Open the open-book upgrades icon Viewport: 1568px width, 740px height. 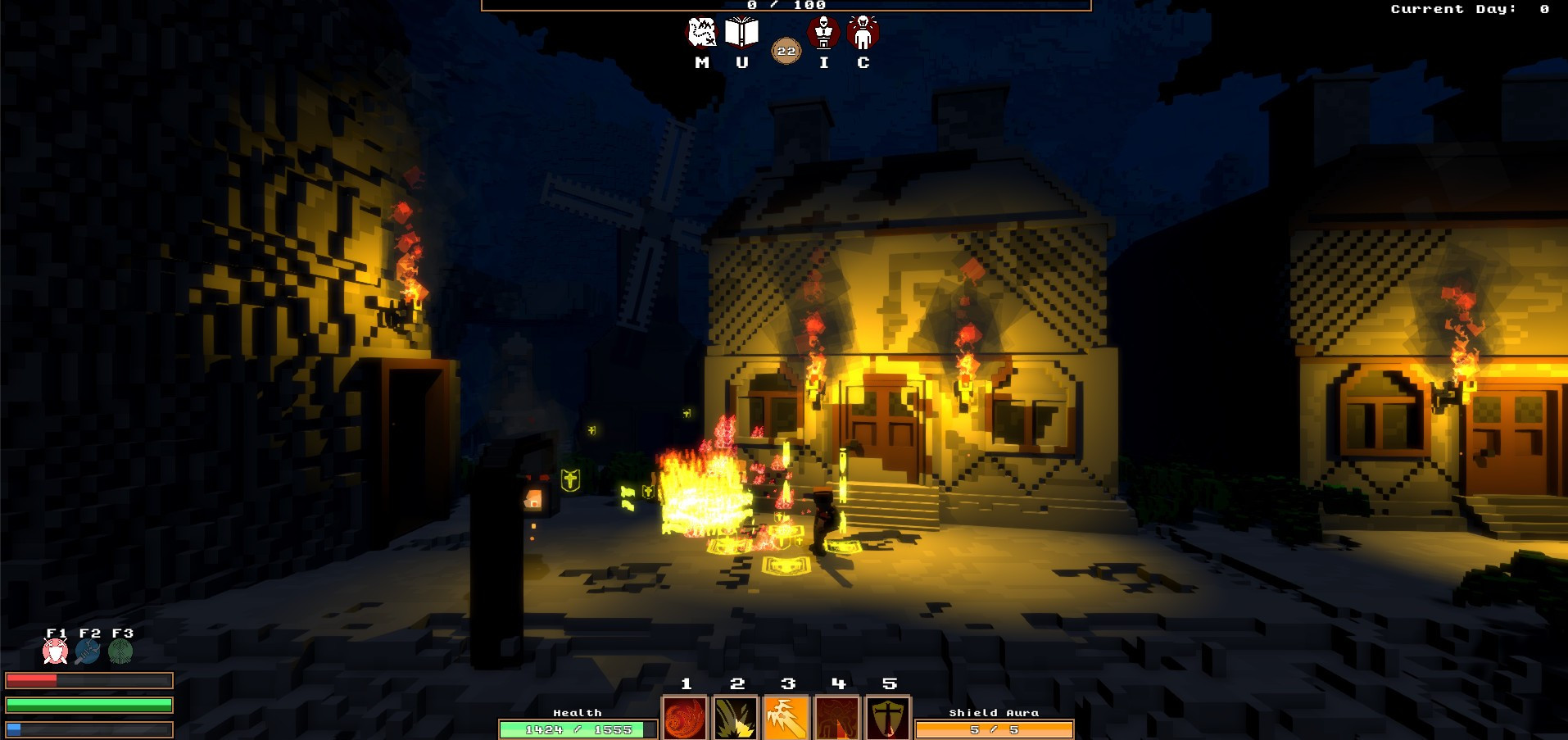pyautogui.click(x=741, y=33)
